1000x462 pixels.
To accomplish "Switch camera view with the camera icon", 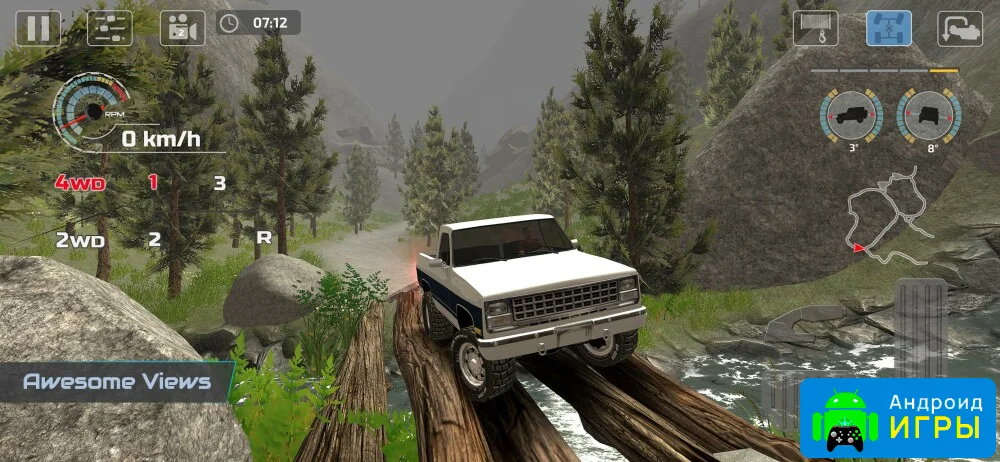I will (182, 27).
